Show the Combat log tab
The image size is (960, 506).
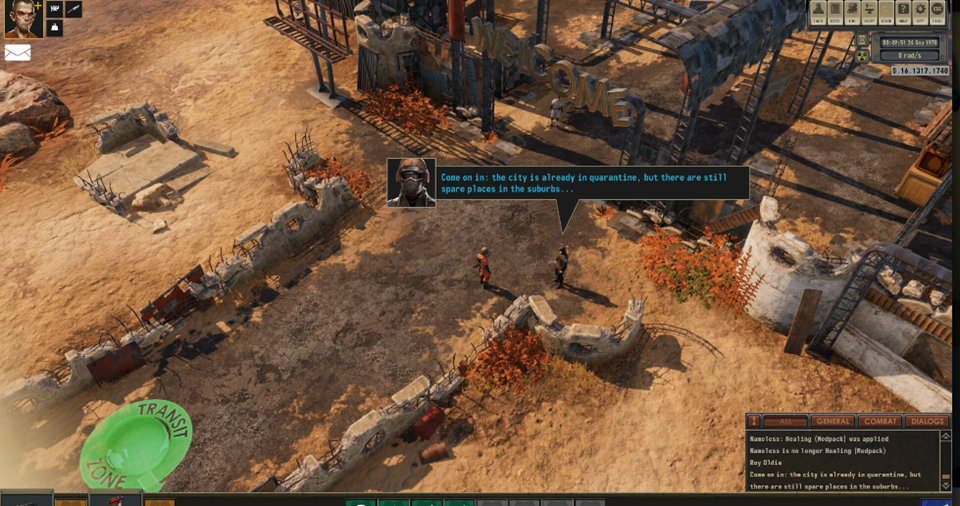[x=880, y=421]
